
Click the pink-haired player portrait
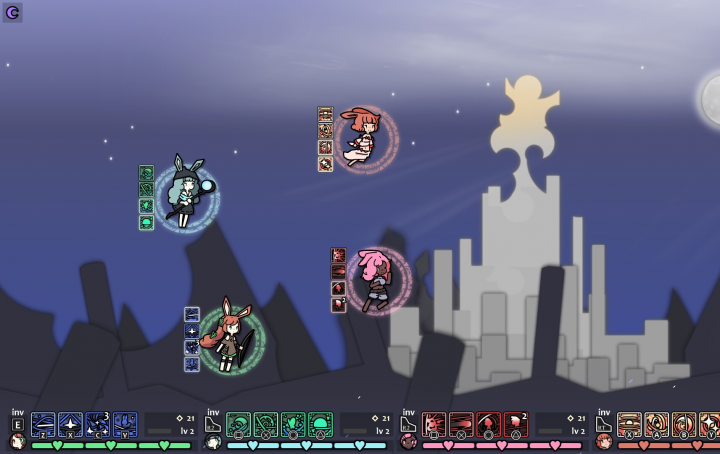408,441
